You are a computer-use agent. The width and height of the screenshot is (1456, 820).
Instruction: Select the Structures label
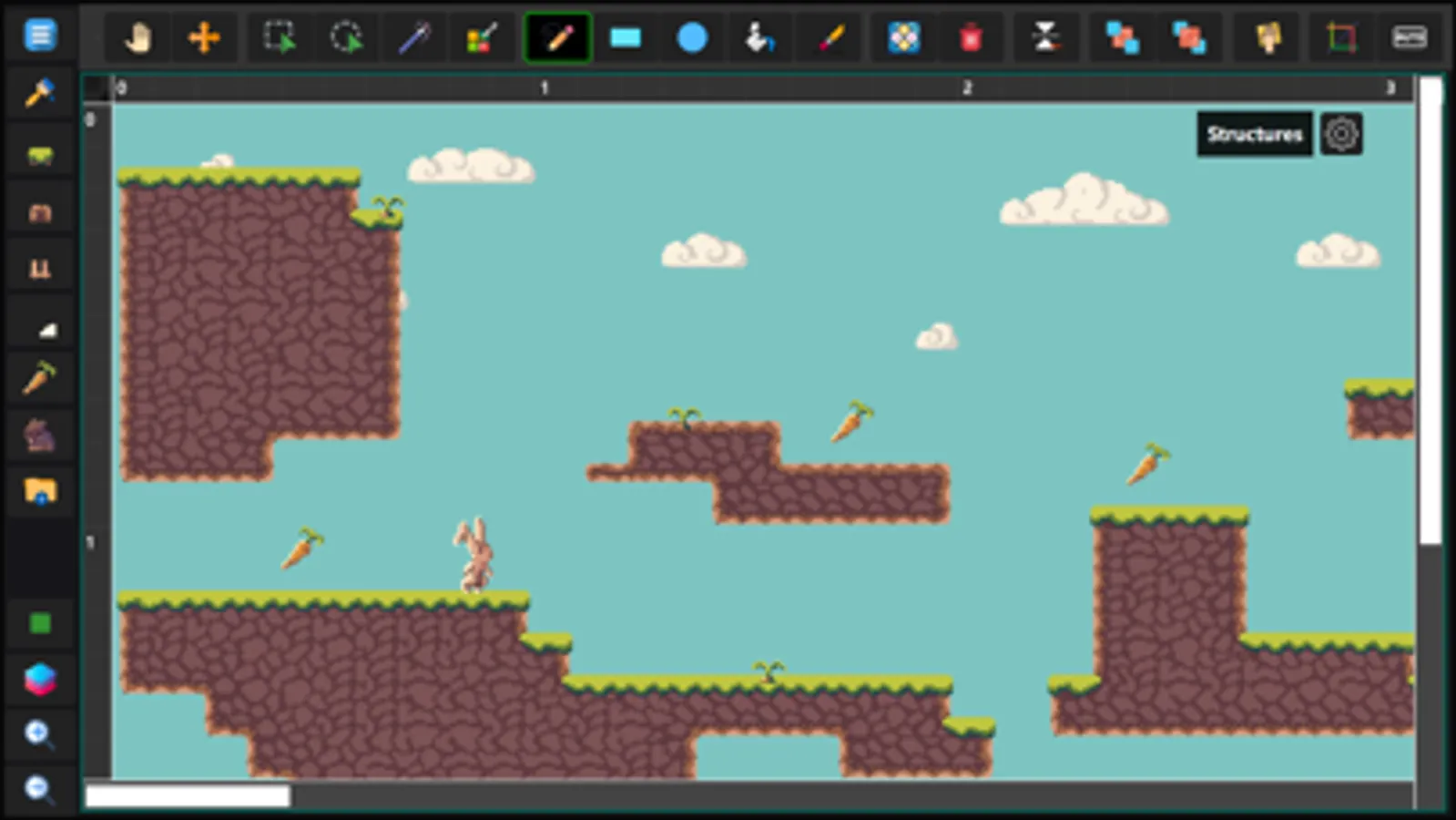(x=1255, y=134)
